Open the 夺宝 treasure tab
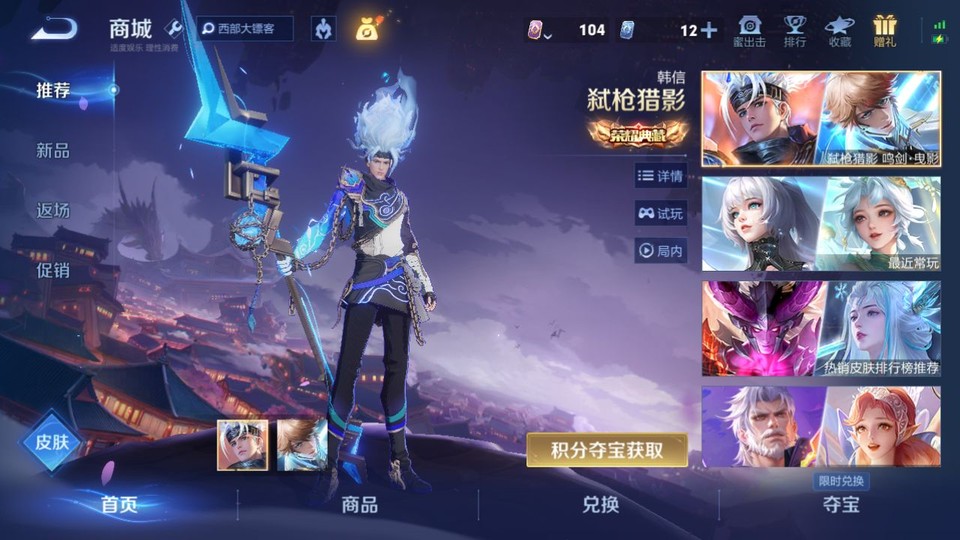 coord(840,505)
